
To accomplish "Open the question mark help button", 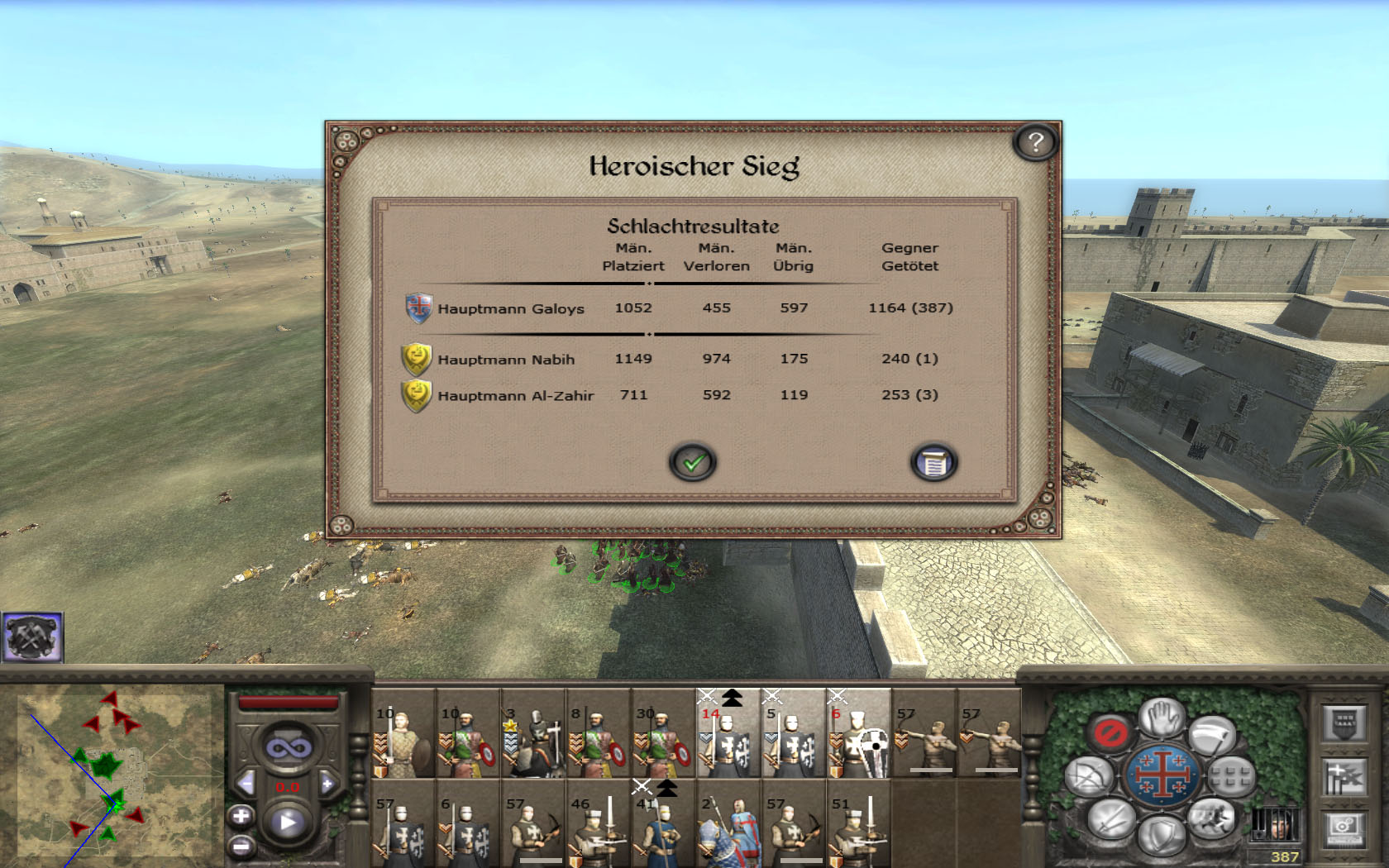I will tap(1035, 143).
